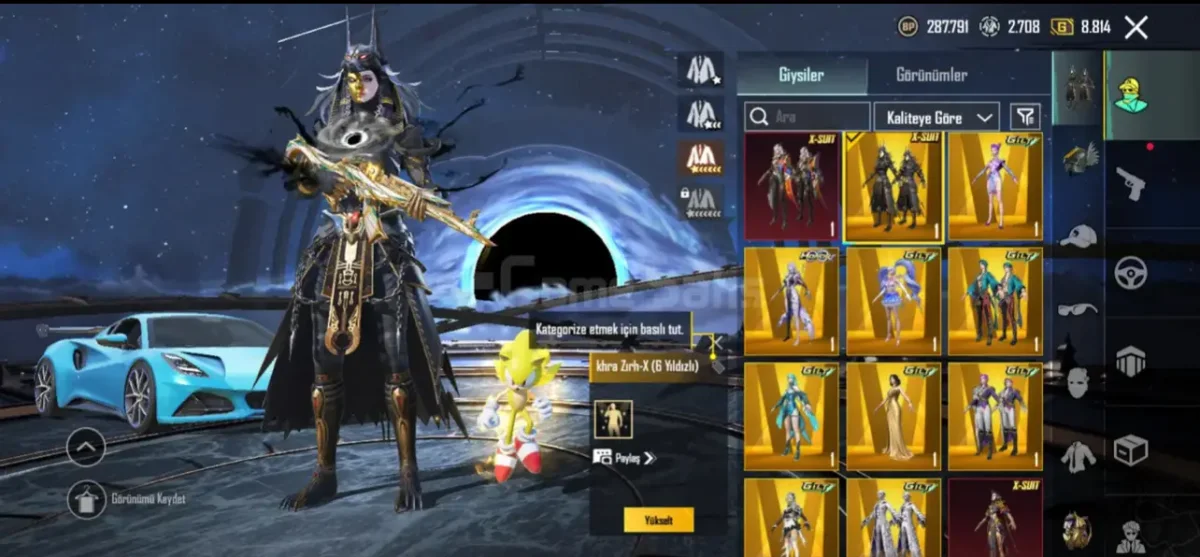Open the steering wheel vehicle category
Viewport: 1200px width, 557px height.
click(1131, 272)
